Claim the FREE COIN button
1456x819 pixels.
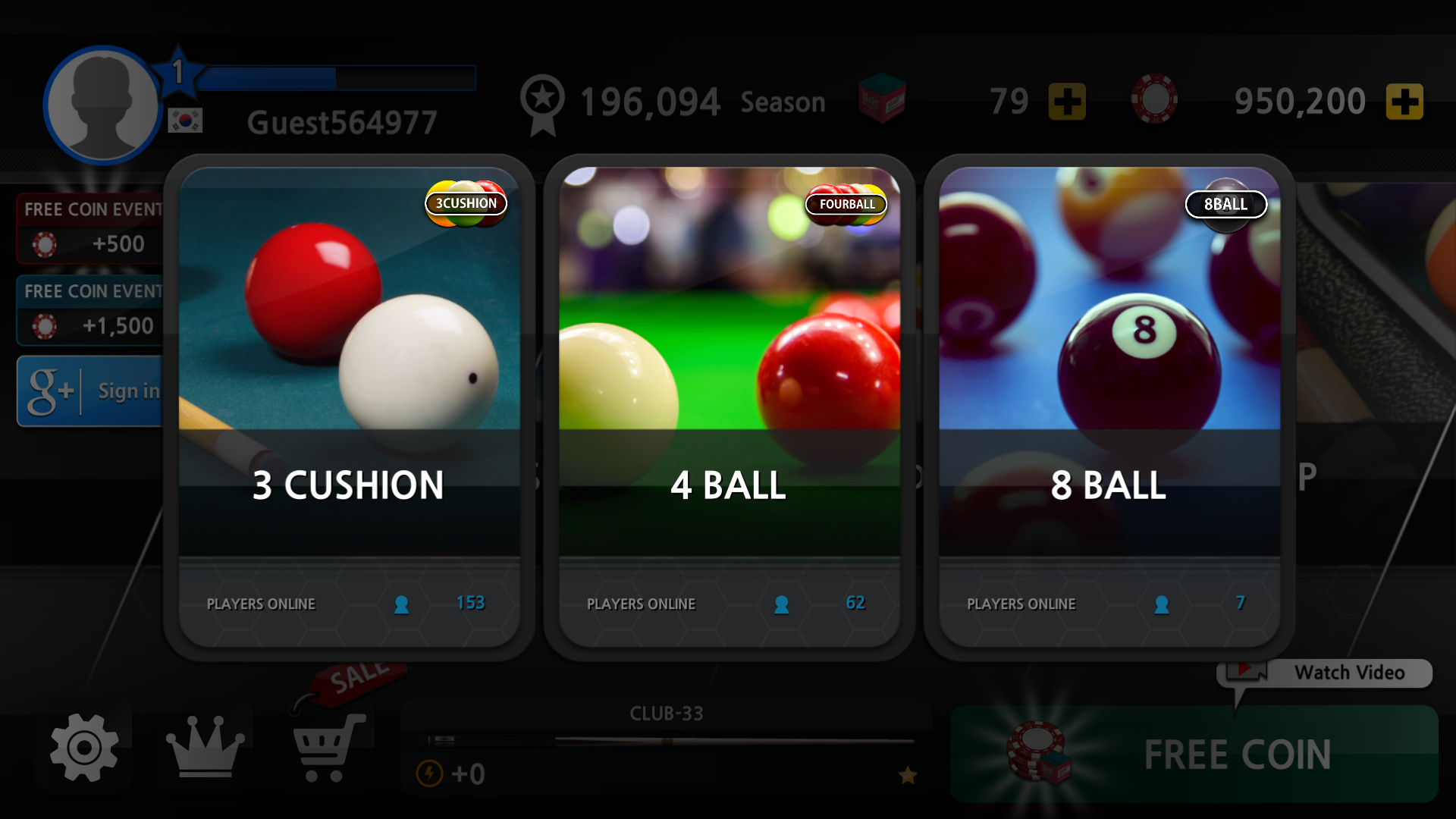[x=1194, y=755]
